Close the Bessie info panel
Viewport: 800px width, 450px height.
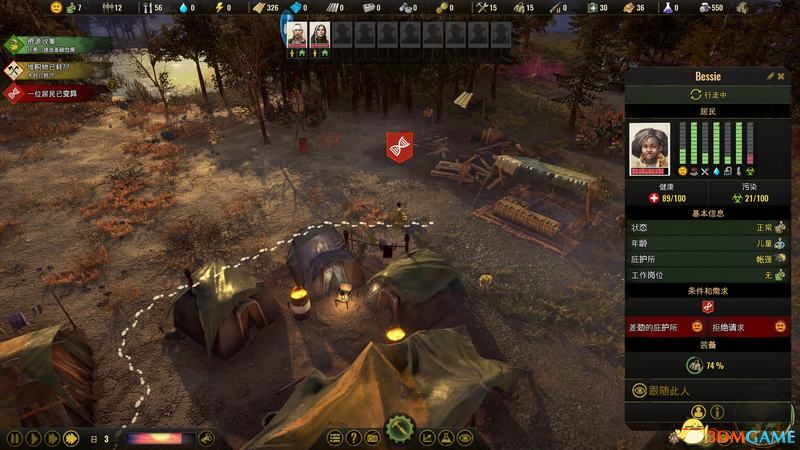coord(781,76)
